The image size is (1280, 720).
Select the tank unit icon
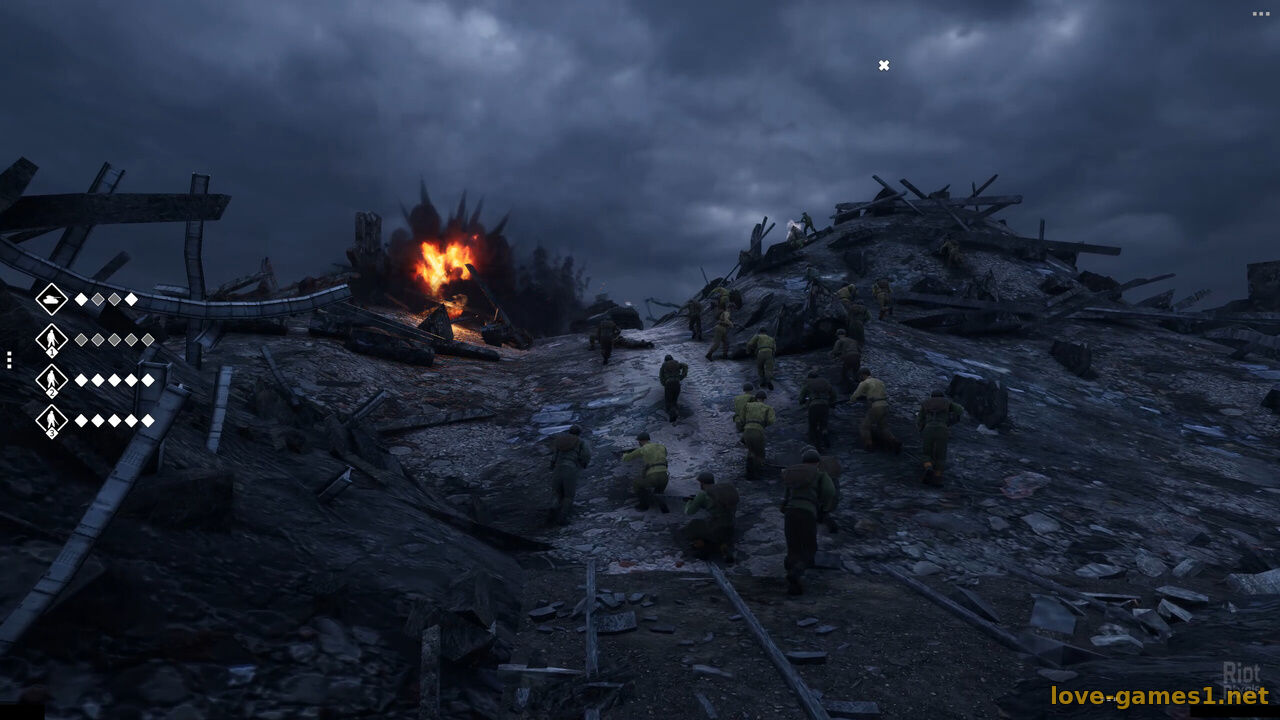pos(51,299)
